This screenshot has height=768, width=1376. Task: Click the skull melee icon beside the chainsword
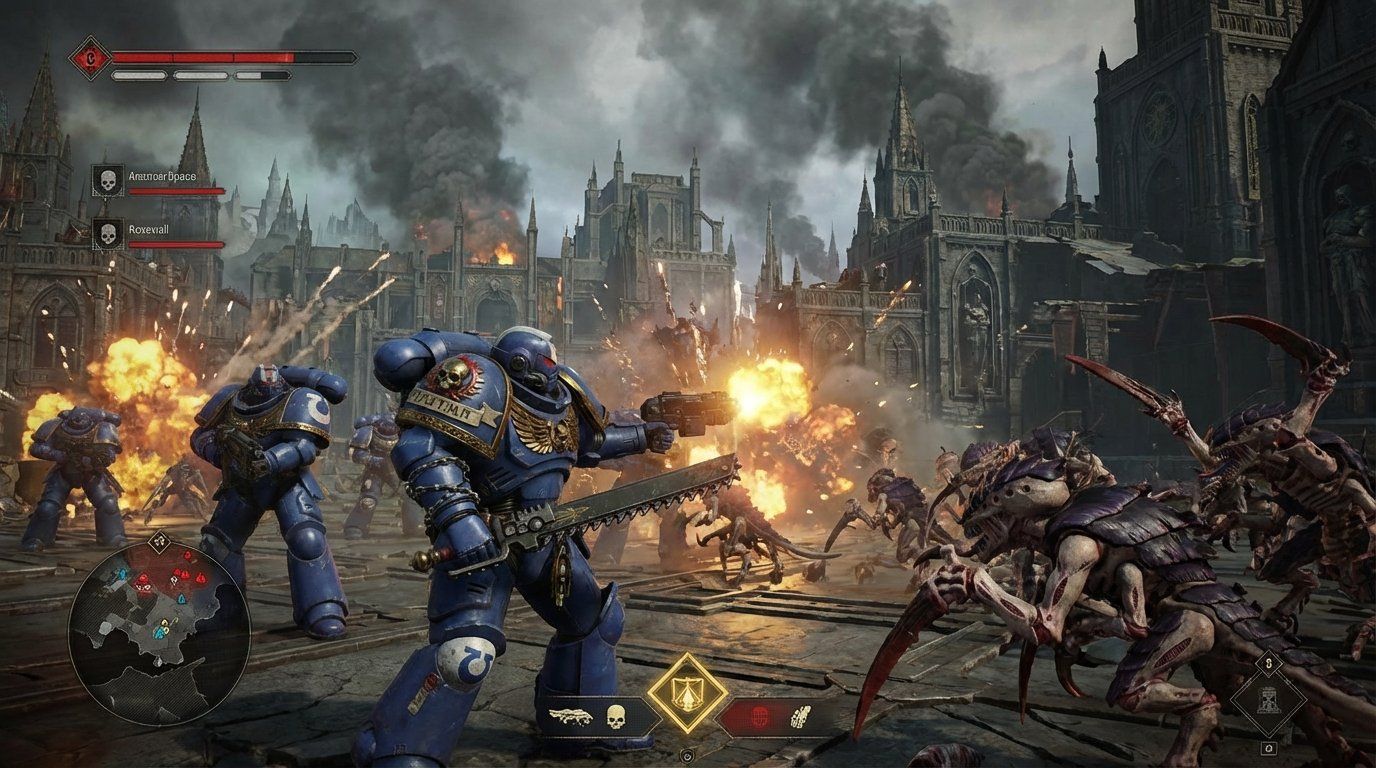click(616, 717)
